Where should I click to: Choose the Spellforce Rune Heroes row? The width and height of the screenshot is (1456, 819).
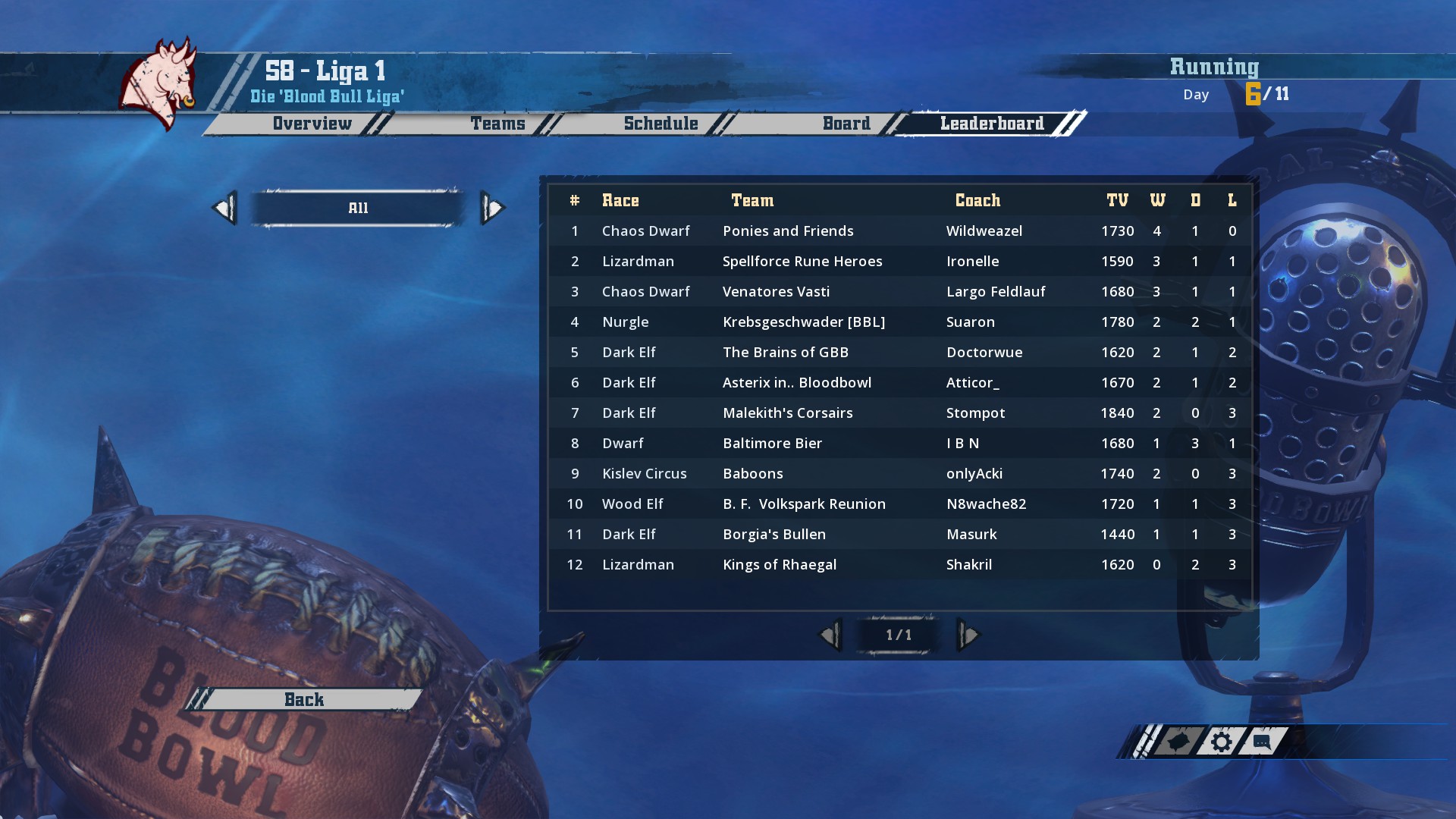pos(802,261)
